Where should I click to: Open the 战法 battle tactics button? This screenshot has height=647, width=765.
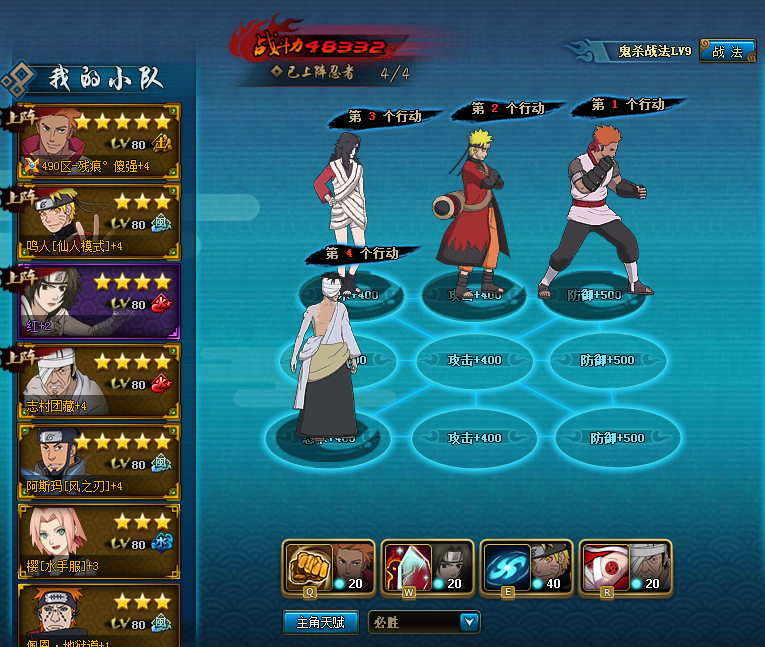(727, 51)
